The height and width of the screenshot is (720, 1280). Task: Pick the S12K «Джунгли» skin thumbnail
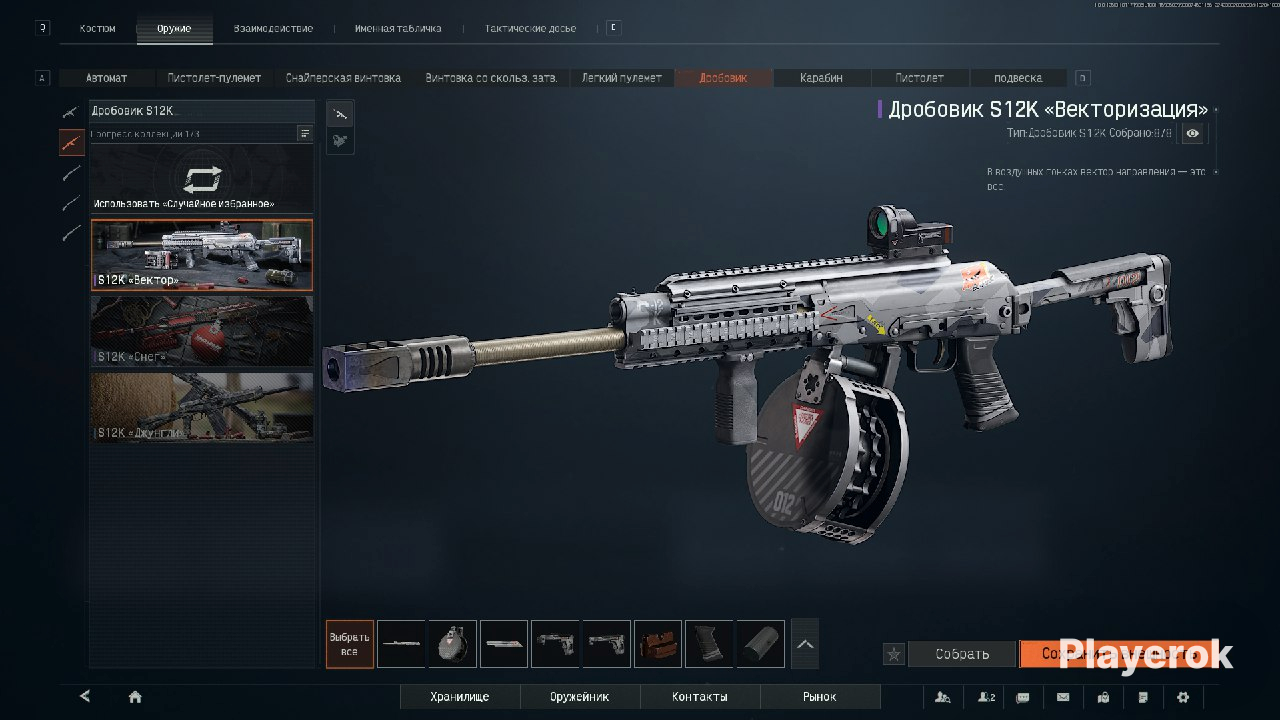201,407
